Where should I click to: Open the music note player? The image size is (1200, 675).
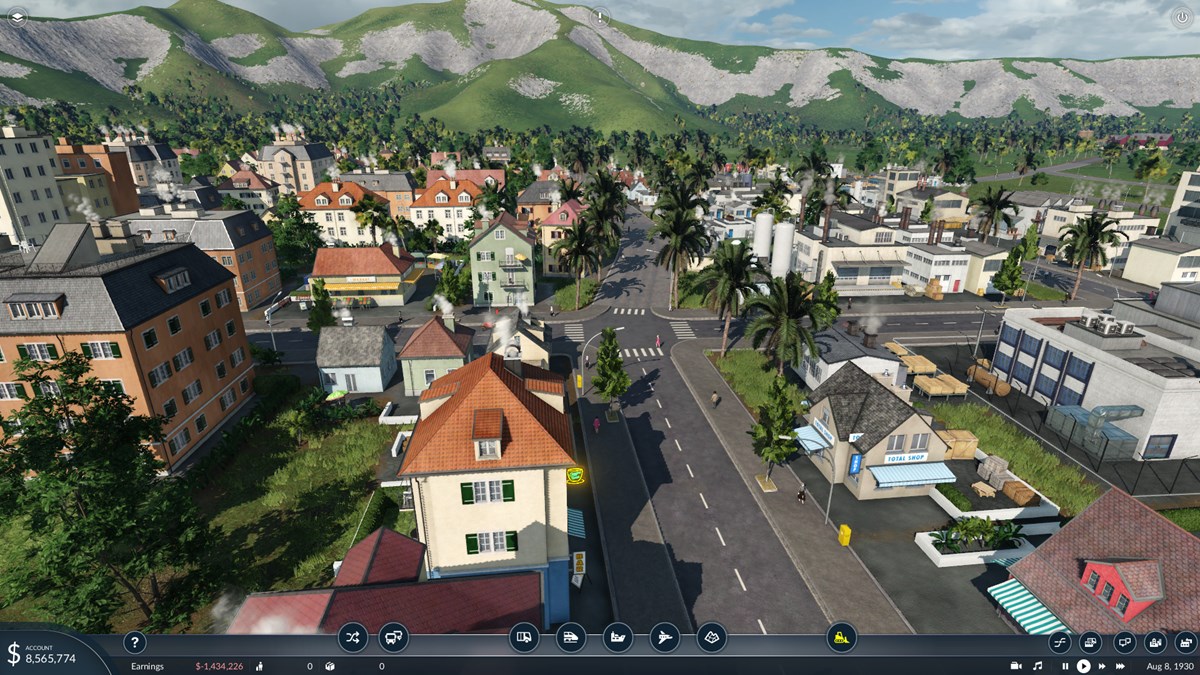pos(1037,666)
